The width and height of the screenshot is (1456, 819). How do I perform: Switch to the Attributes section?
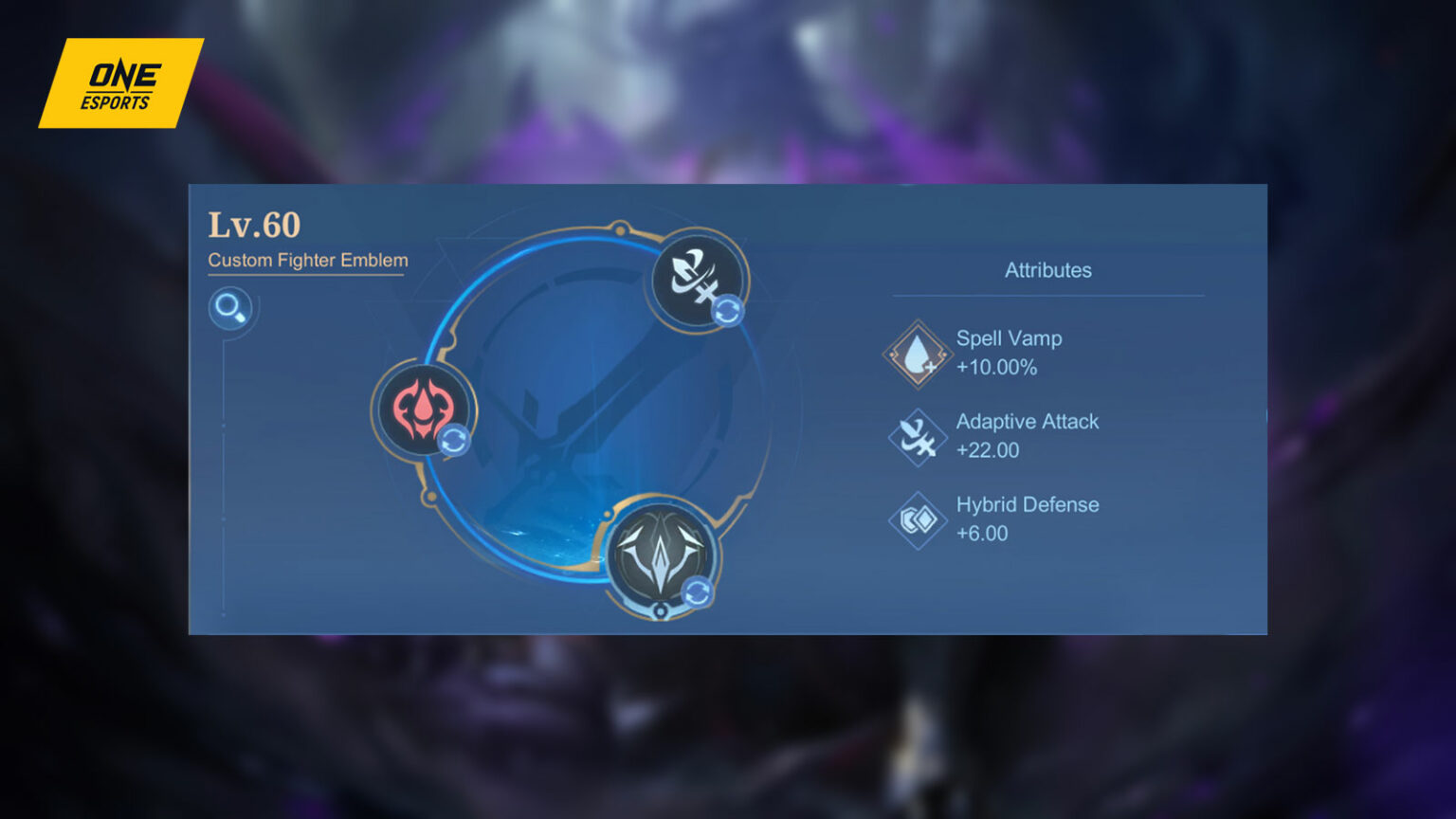tap(1047, 270)
